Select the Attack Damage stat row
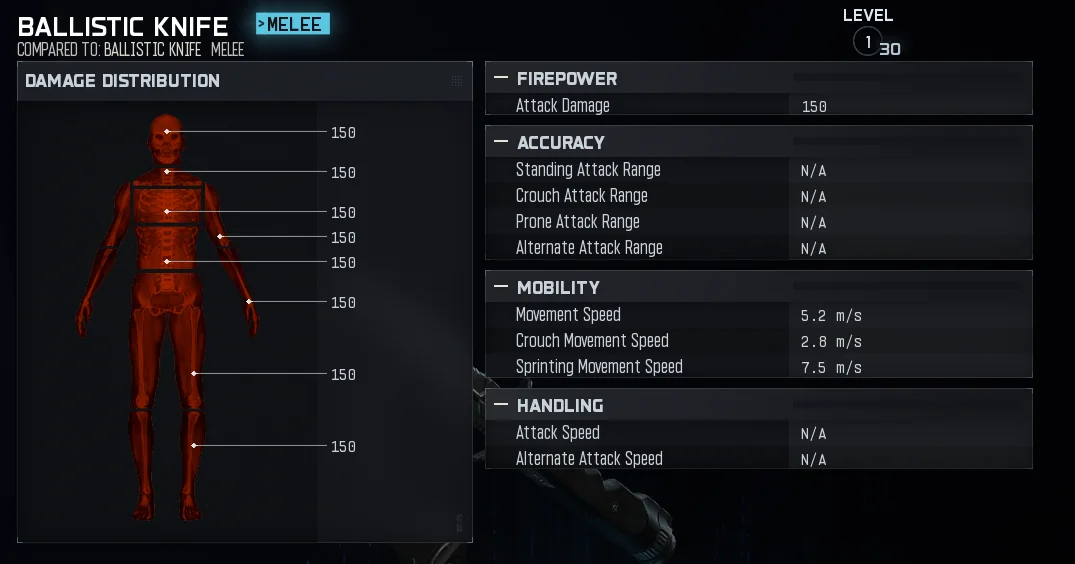The image size is (1075, 564). click(x=758, y=105)
